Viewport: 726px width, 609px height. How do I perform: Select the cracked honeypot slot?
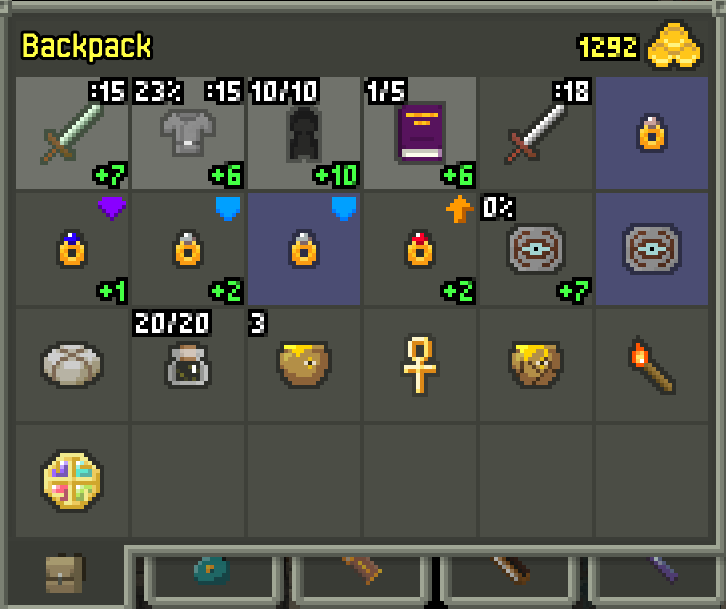tap(535, 365)
